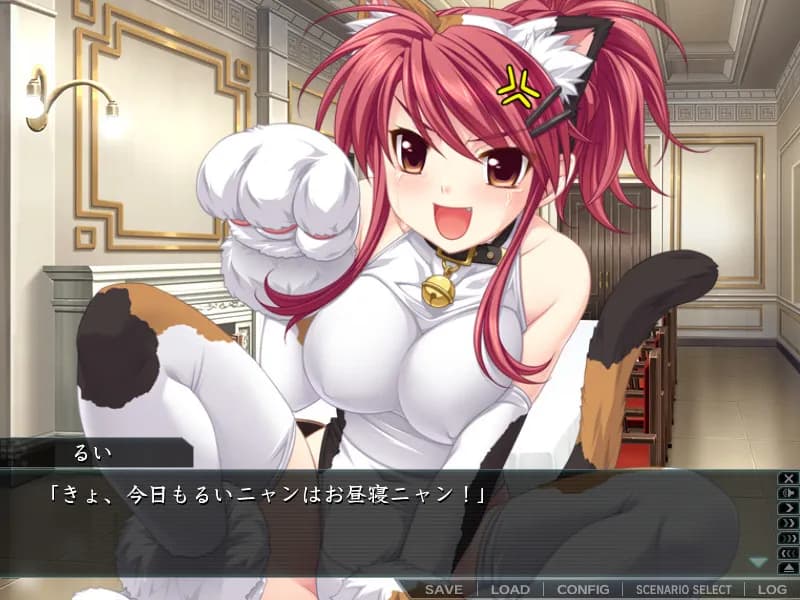Open SCENARIO SELECT
The height and width of the screenshot is (600, 800).
pyautogui.click(x=684, y=589)
